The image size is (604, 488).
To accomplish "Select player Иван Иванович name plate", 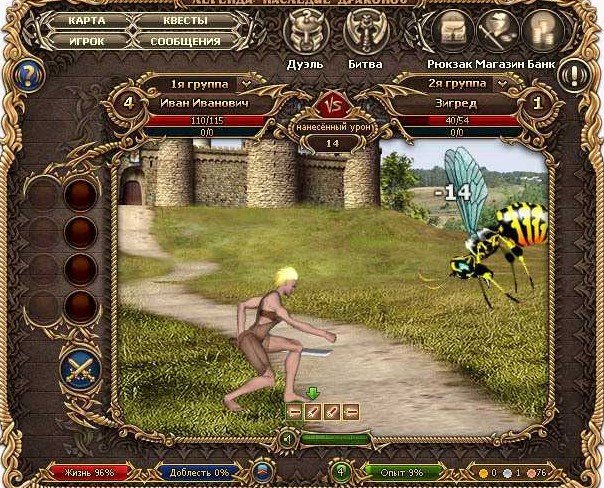I will (207, 102).
